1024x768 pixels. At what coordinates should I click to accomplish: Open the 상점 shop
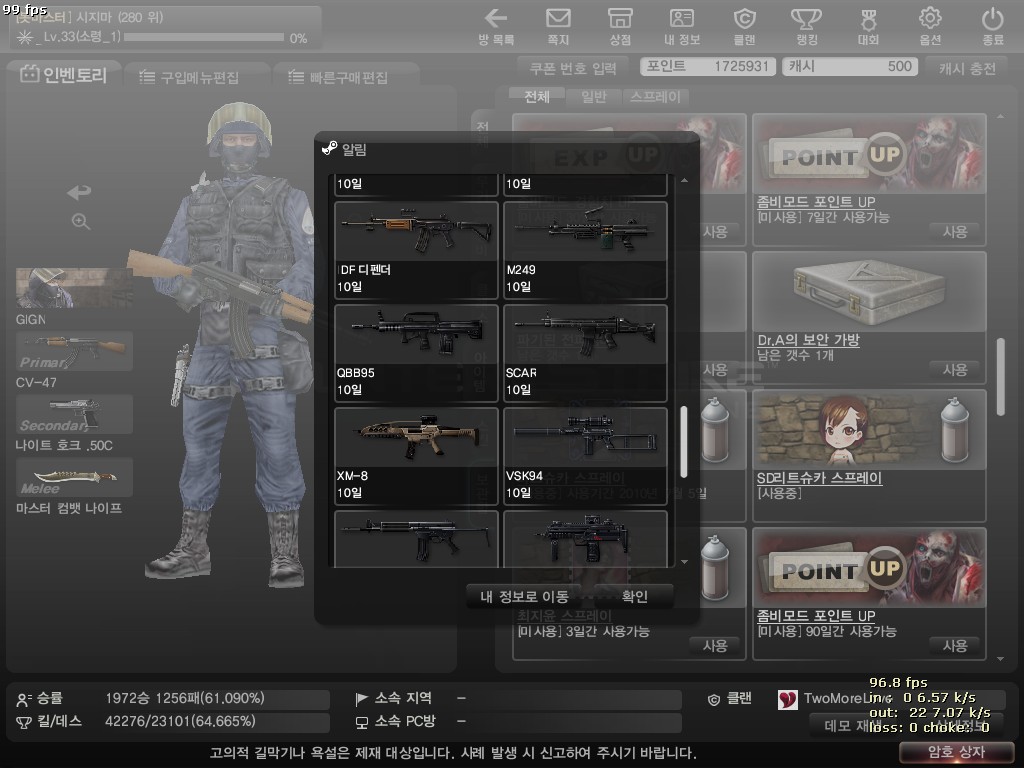tap(620, 26)
